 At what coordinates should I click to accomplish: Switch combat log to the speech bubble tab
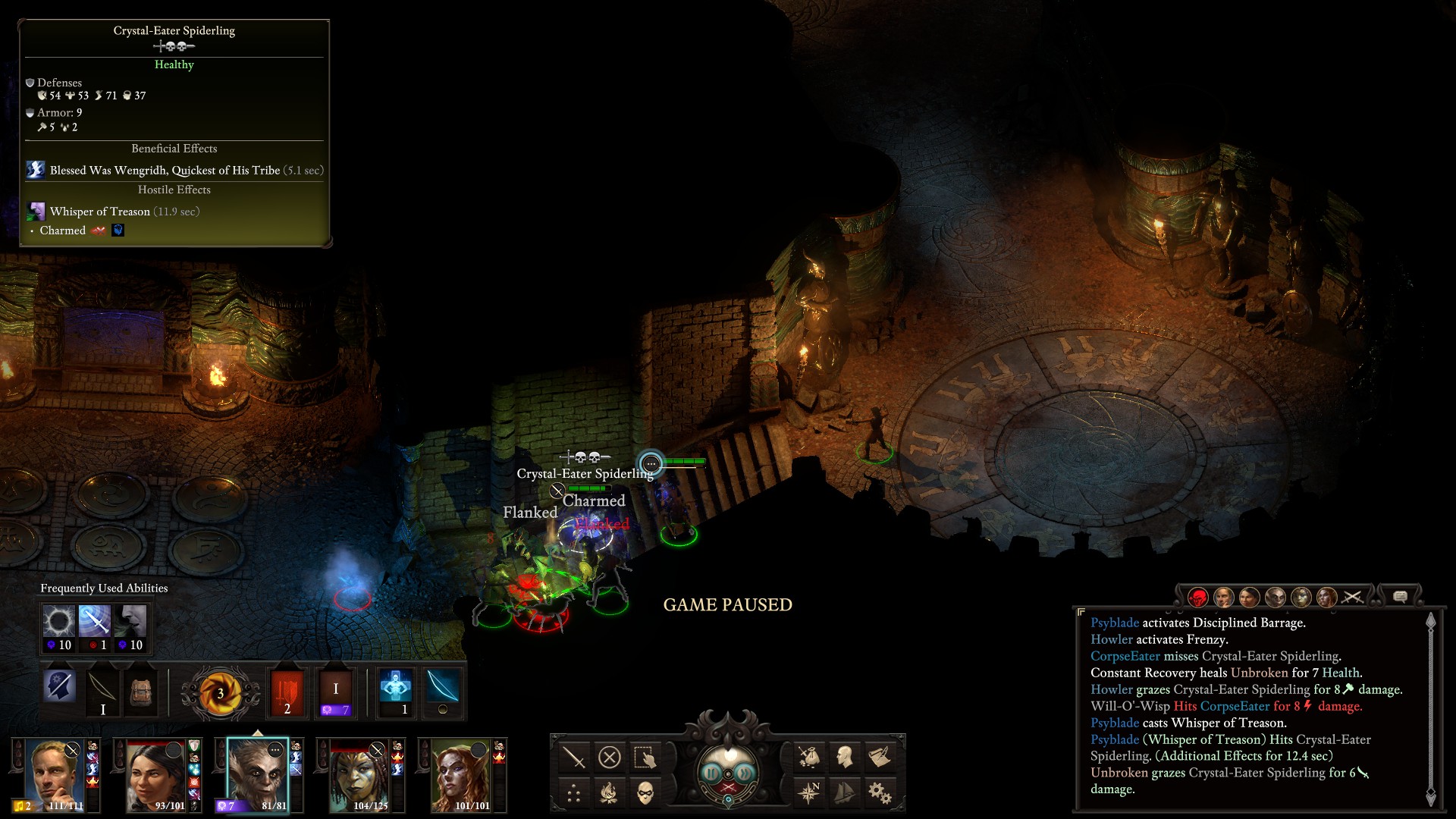point(1400,597)
